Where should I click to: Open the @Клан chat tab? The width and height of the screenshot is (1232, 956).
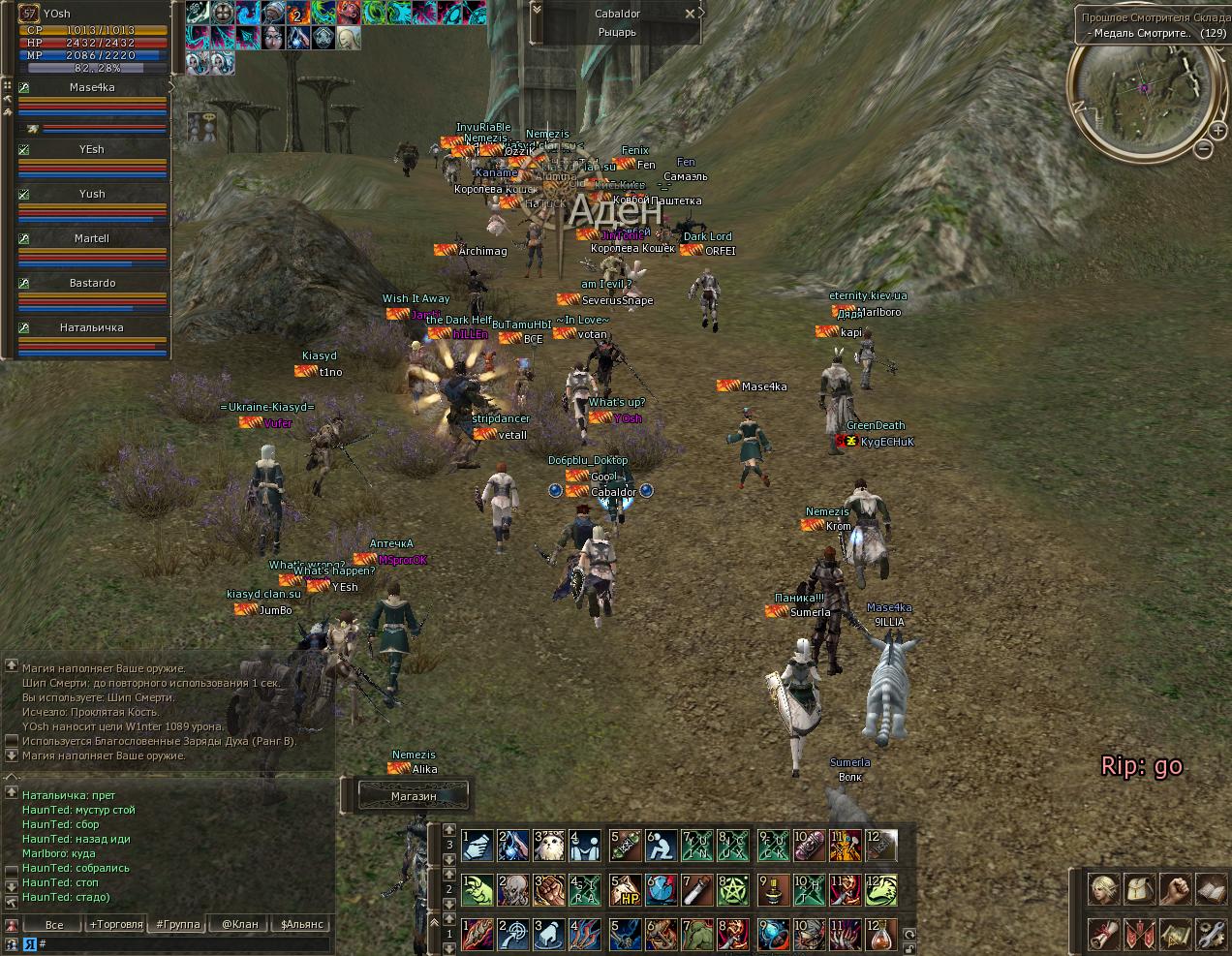click(240, 924)
